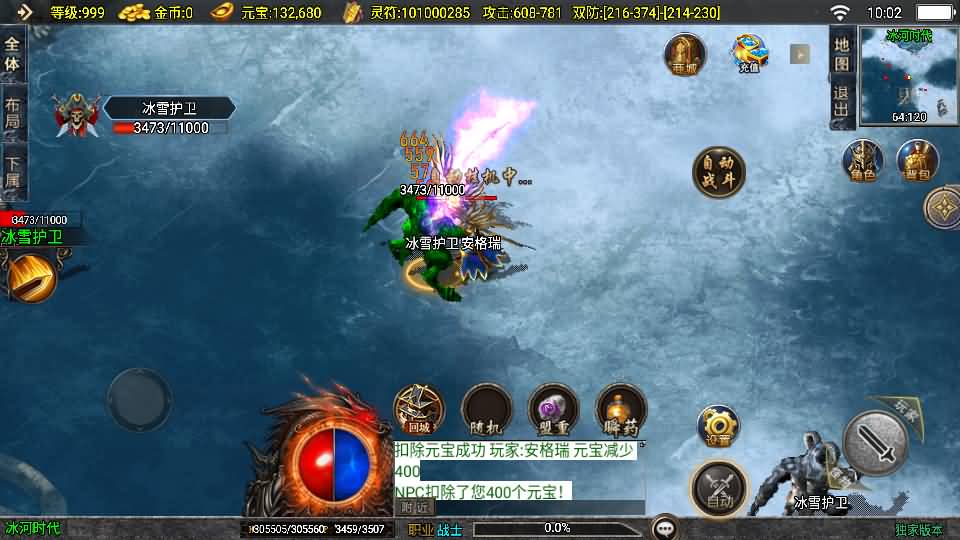Open the 下属 subordinates tab

point(13,172)
